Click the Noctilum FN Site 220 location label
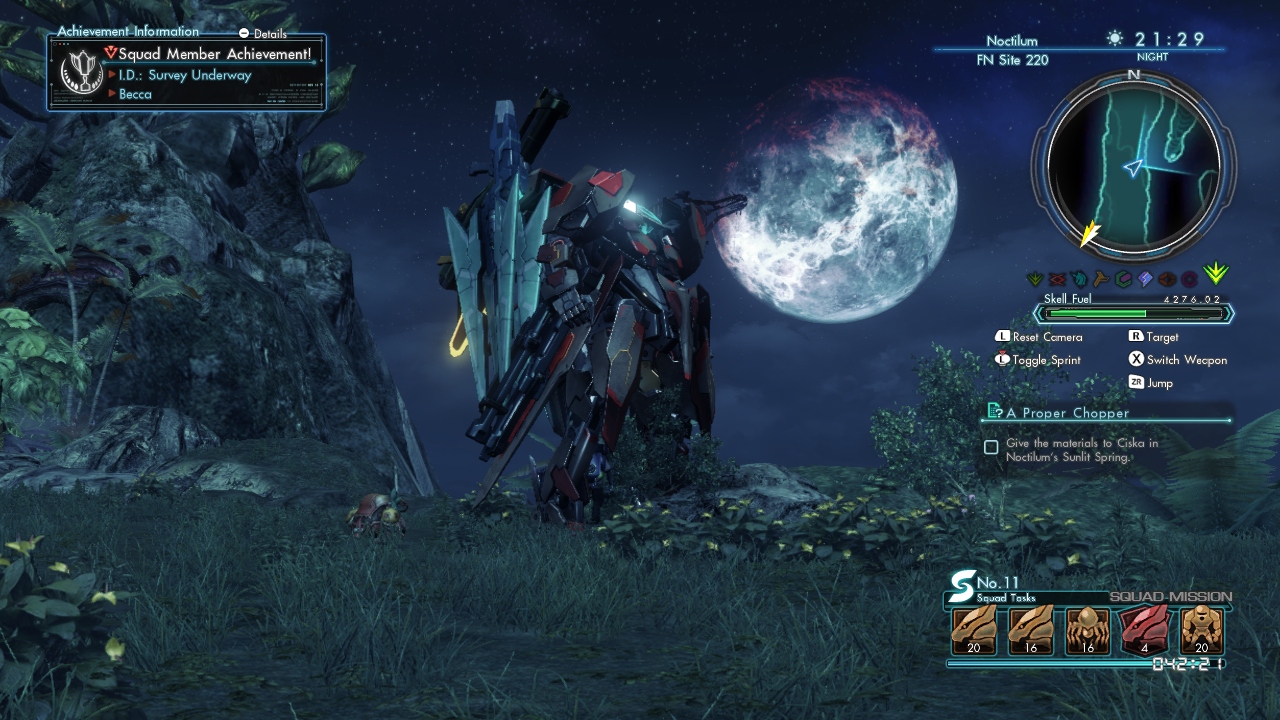This screenshot has width=1280, height=720. pyautogui.click(x=1012, y=50)
